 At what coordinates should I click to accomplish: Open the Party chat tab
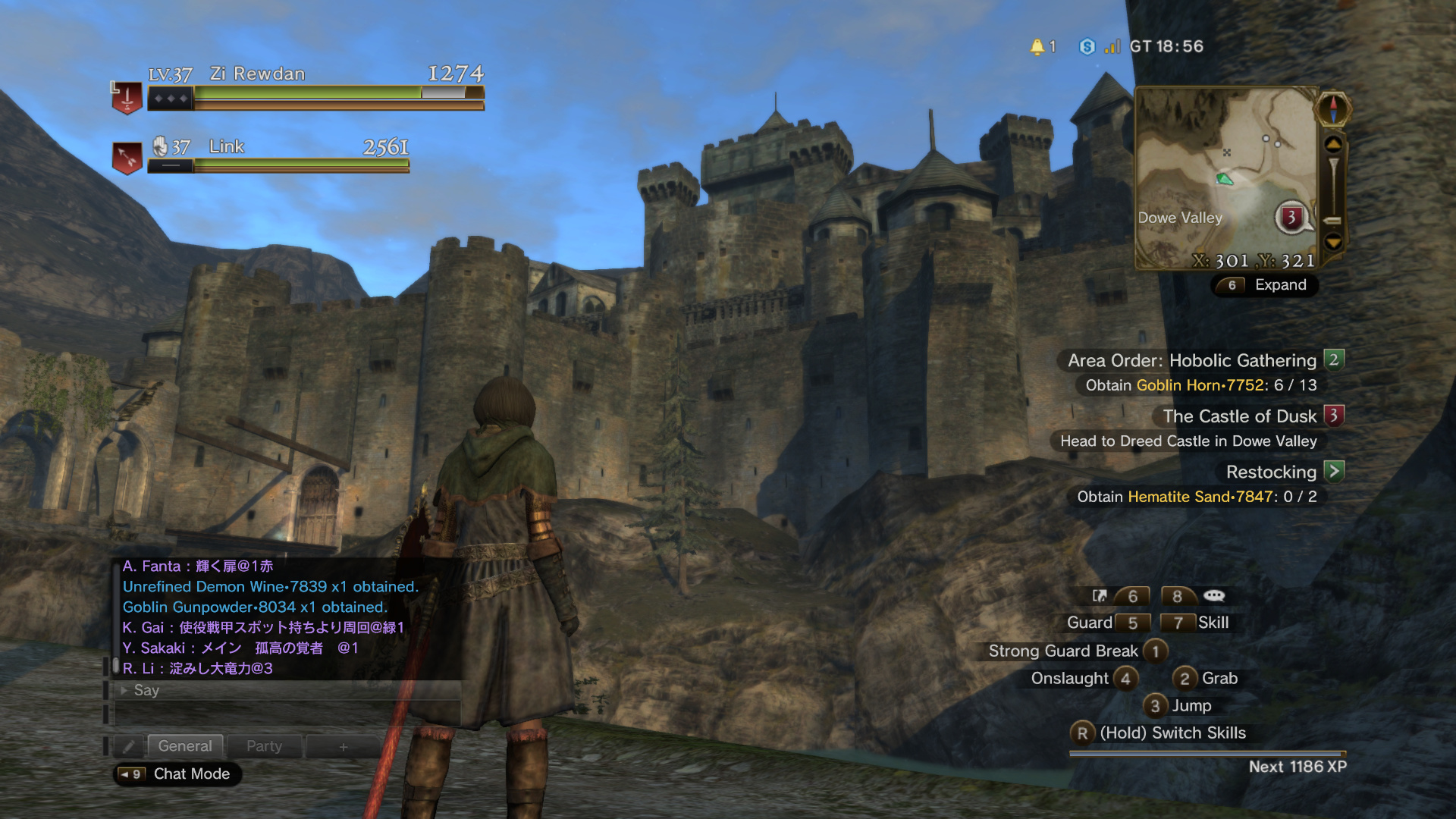tap(264, 746)
